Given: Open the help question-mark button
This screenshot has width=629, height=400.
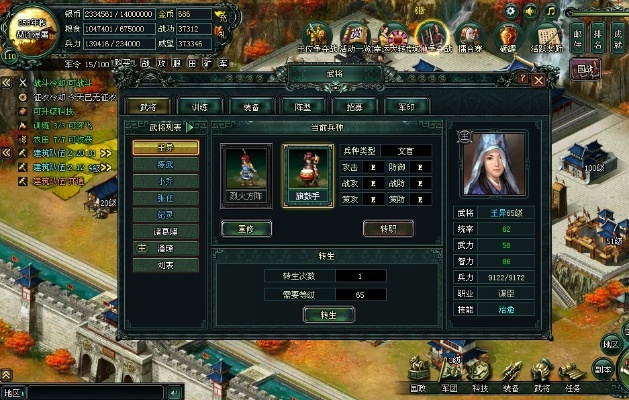Looking at the screenshot, I should click(523, 77).
